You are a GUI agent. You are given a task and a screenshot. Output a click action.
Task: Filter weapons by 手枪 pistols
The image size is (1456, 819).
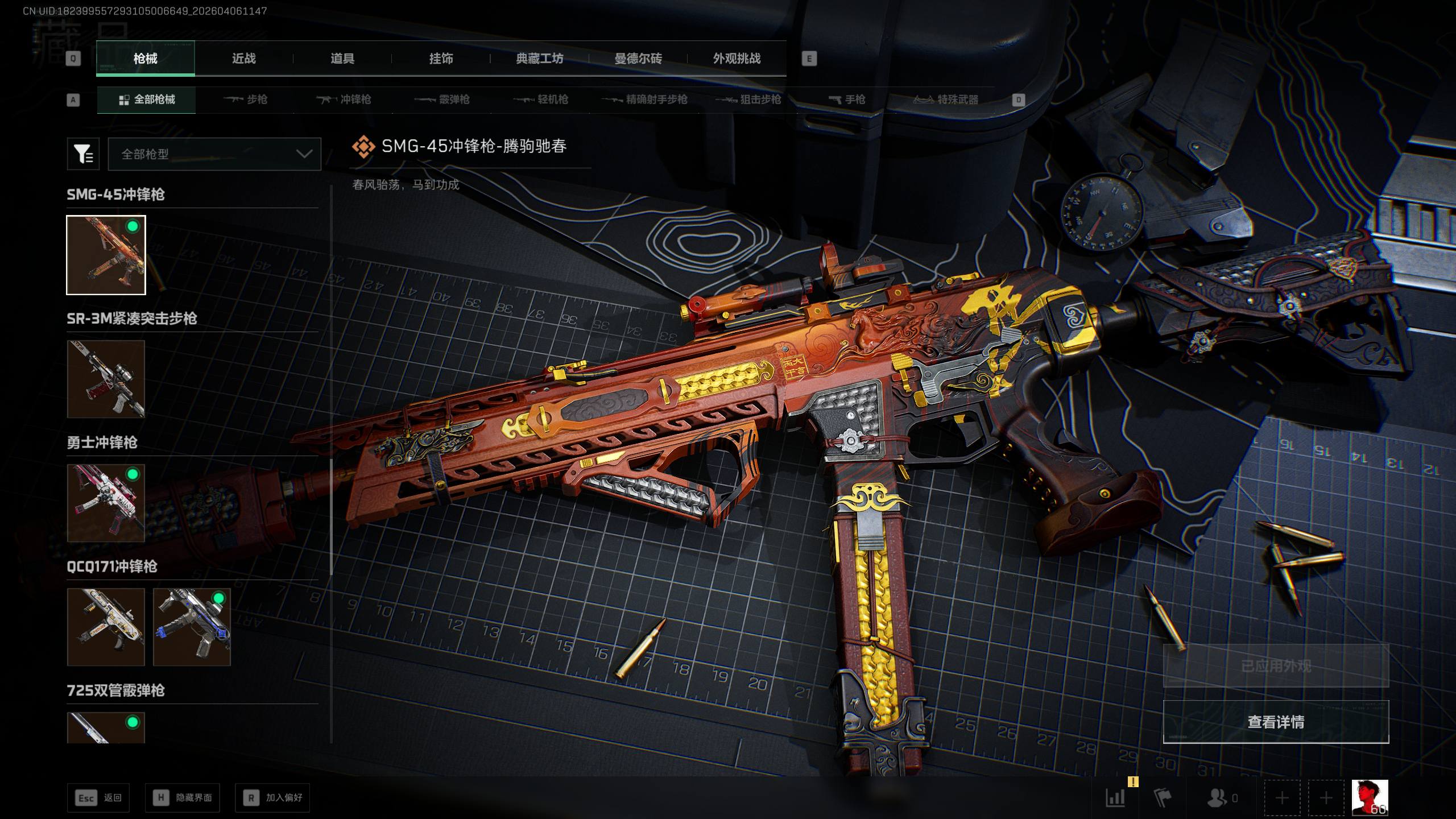847,100
